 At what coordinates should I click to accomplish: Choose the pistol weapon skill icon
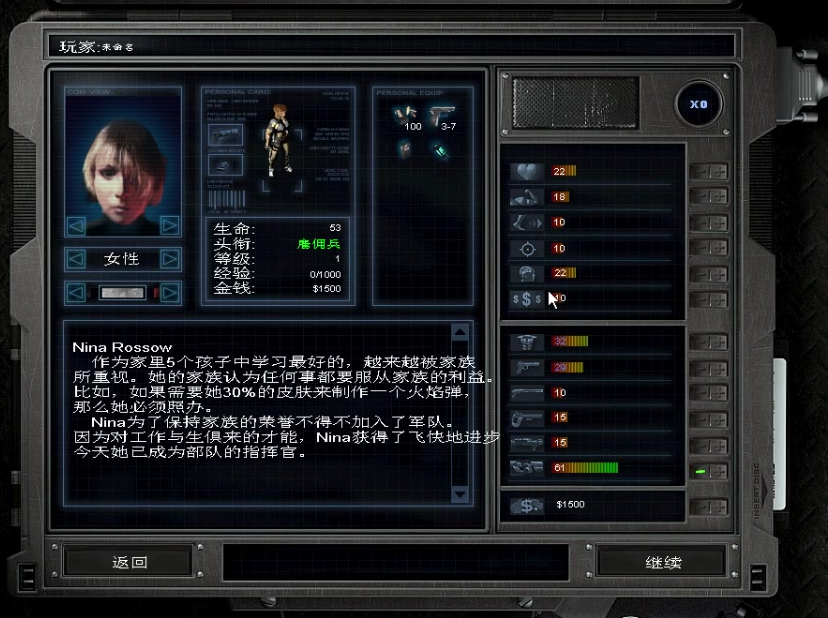point(526,367)
